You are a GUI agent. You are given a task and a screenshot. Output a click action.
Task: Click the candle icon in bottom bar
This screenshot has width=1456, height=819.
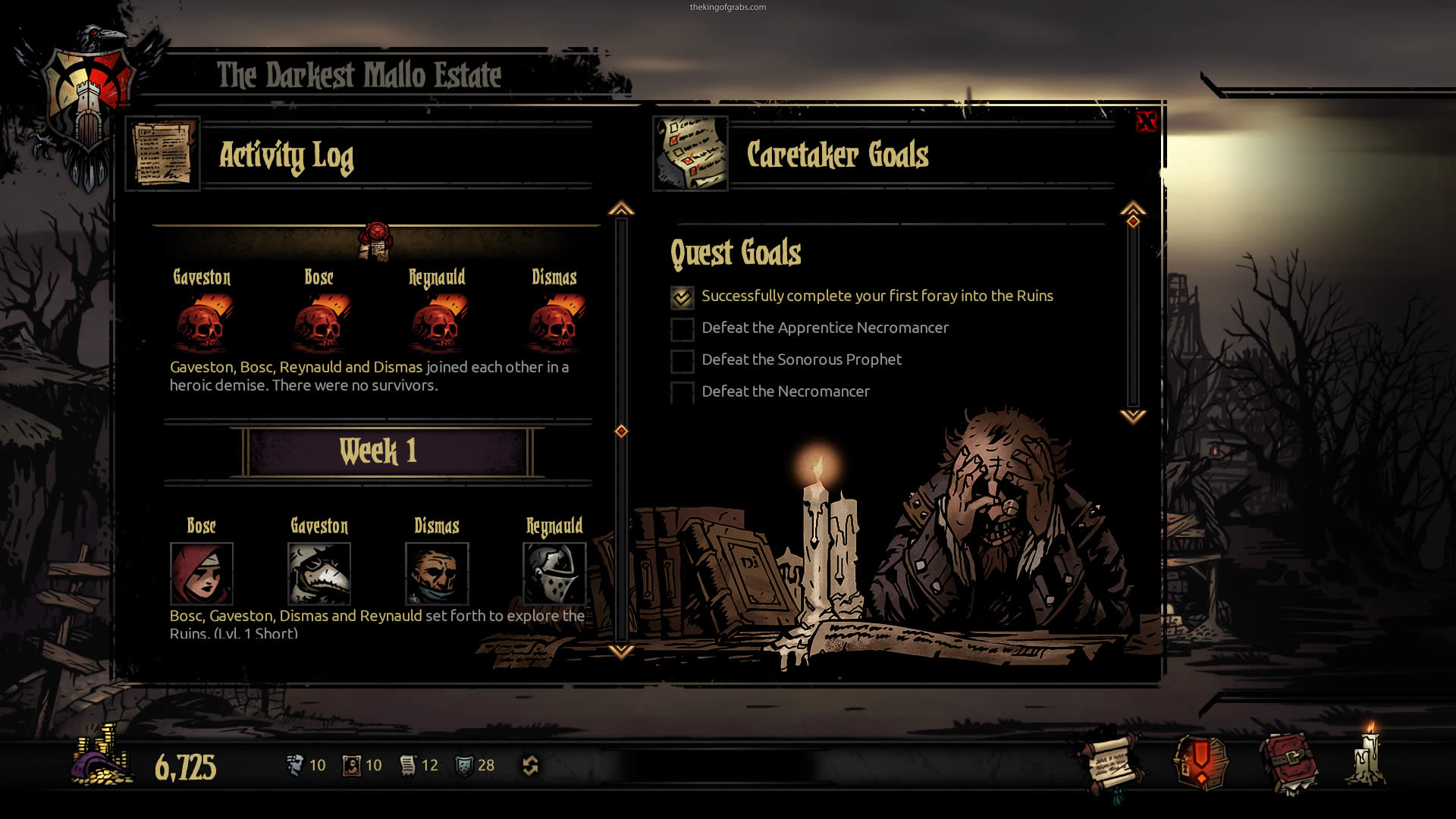coord(1368,757)
